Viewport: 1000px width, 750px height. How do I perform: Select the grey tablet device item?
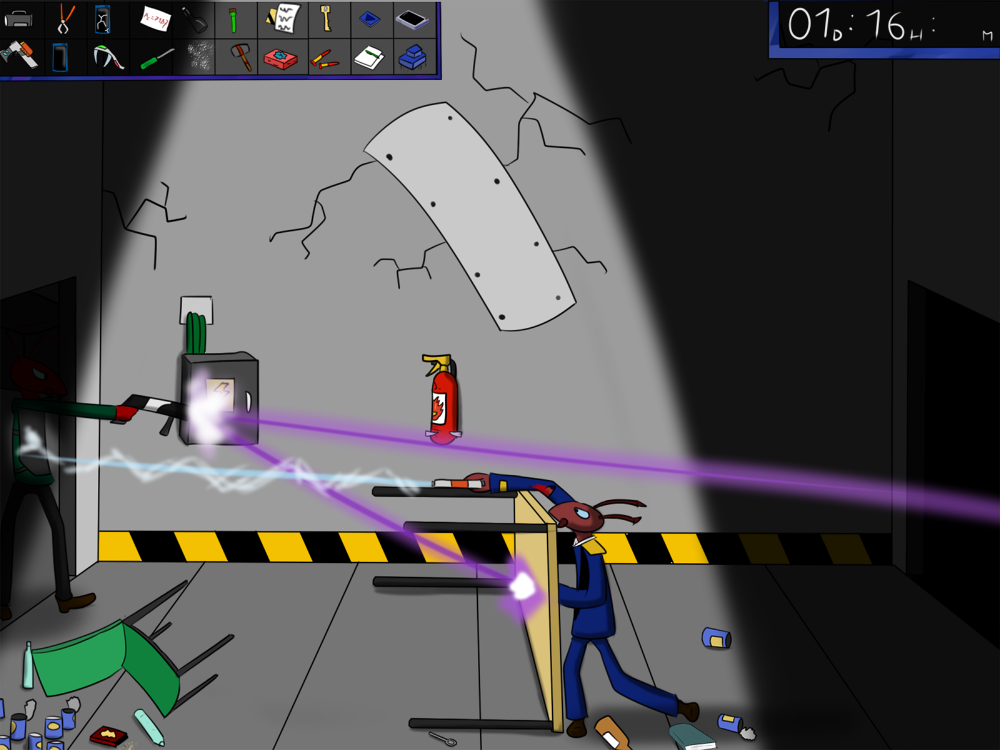click(414, 18)
